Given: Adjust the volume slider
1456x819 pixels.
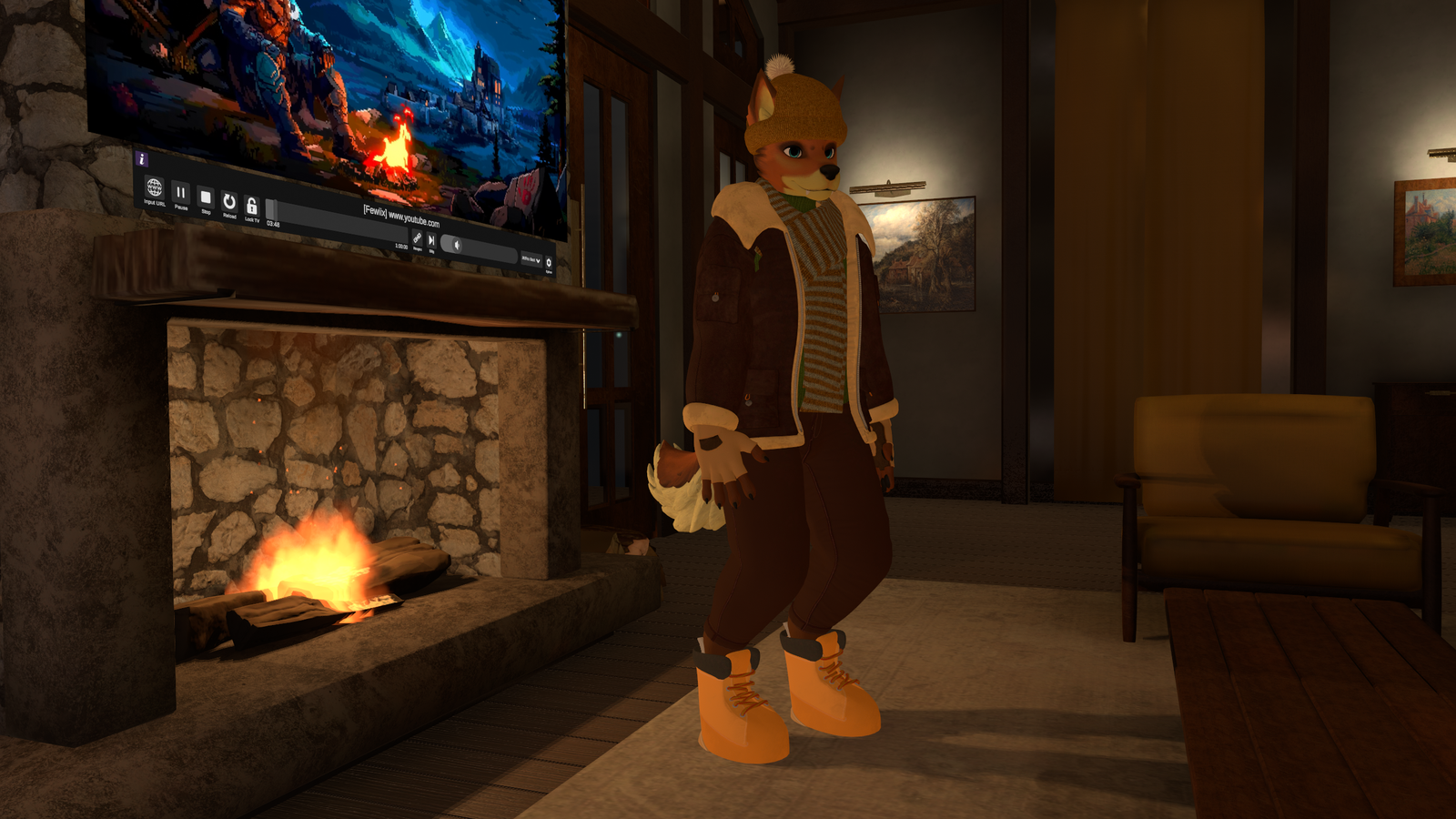Looking at the screenshot, I should click(483, 247).
